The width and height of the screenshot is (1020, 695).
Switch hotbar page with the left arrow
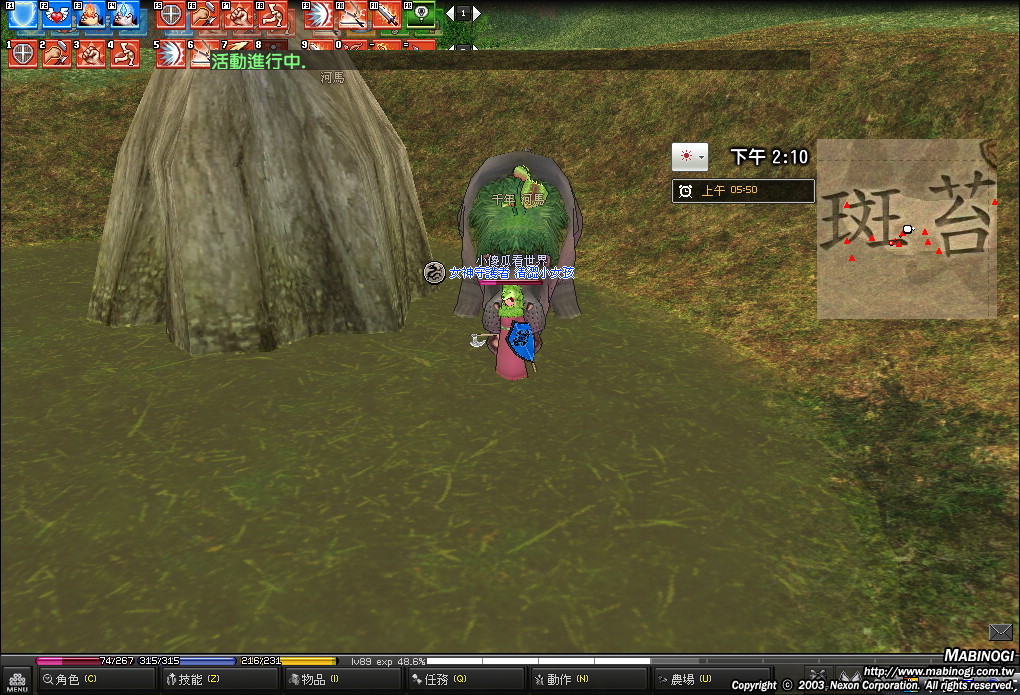[450, 13]
